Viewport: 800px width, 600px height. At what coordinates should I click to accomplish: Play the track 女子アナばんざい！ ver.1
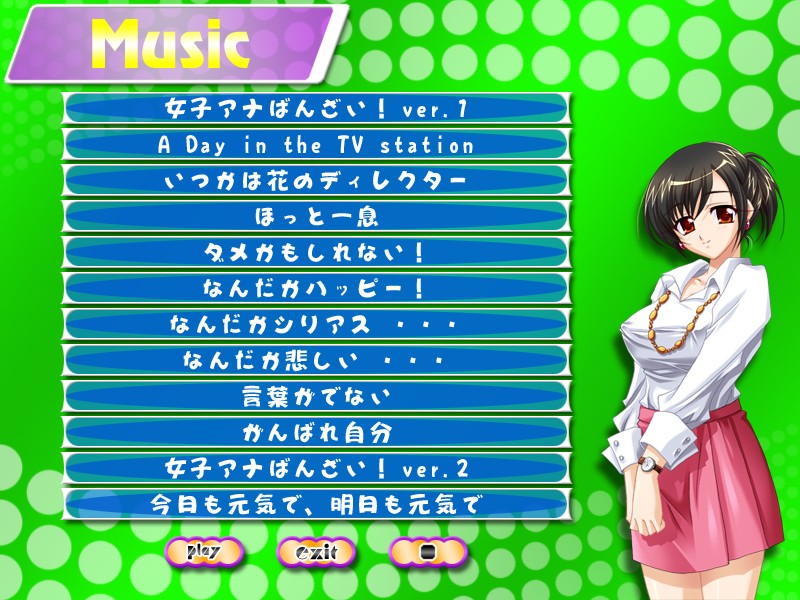tap(316, 109)
